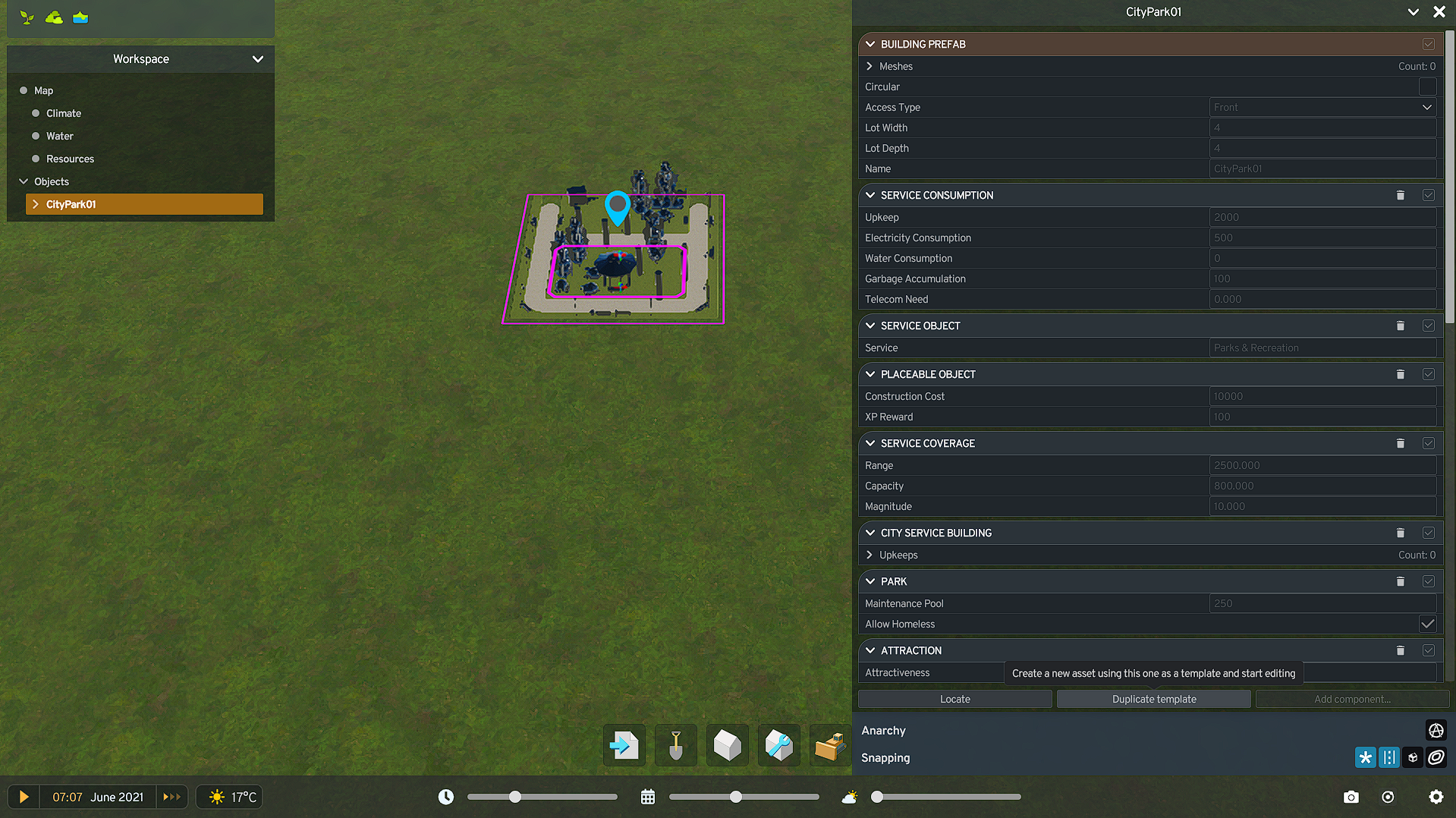The height and width of the screenshot is (818, 1456).
Task: Select the house with wrench editing tool
Action: click(778, 745)
